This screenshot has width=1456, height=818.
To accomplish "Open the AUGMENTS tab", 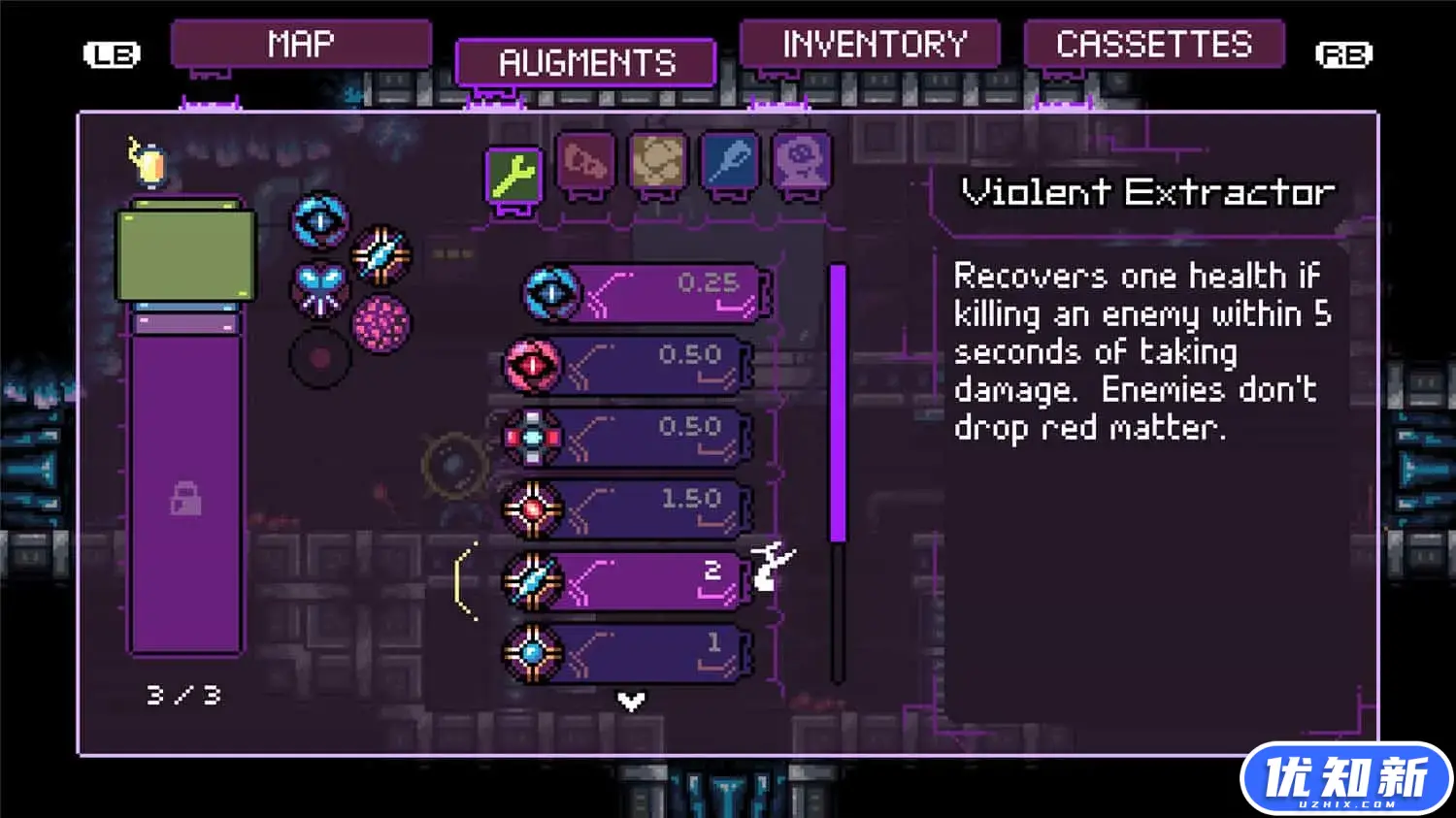I will pos(586,64).
